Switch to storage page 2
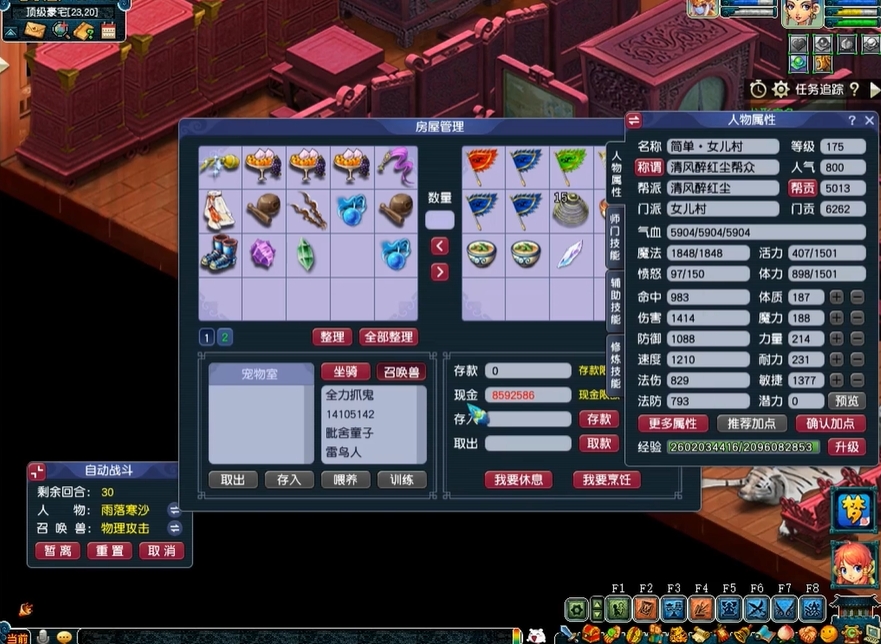The width and height of the screenshot is (881, 644). coord(225,337)
